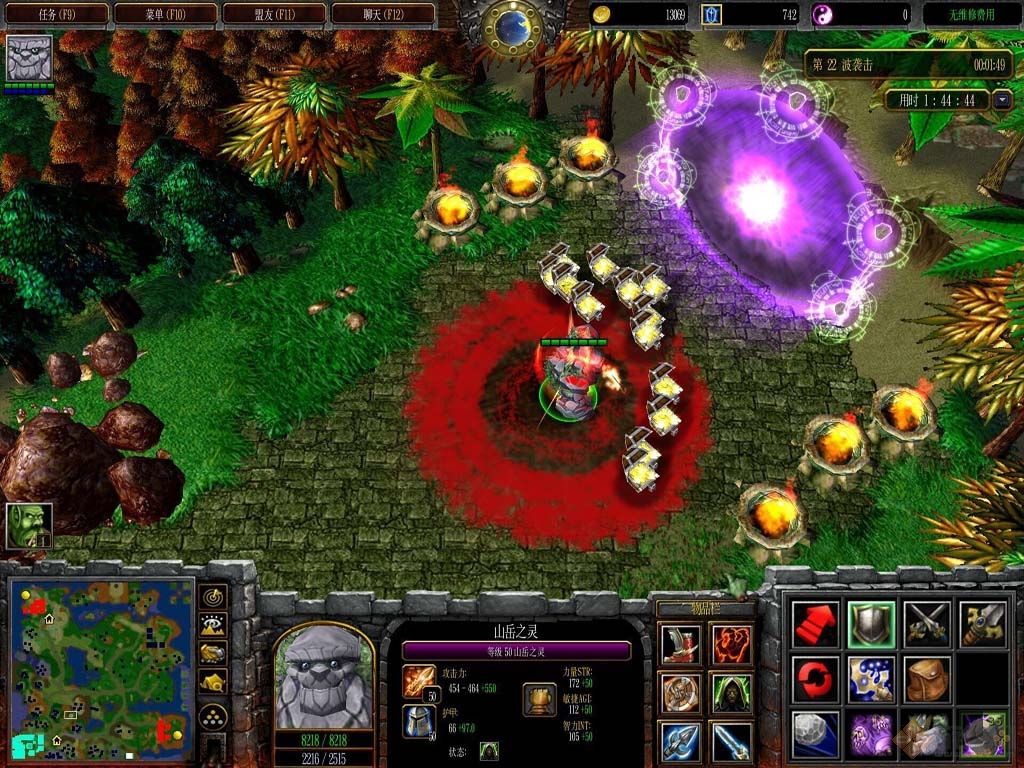The height and width of the screenshot is (768, 1024).
Task: Open the 盟友 (F11) allies menu
Action: 274,14
